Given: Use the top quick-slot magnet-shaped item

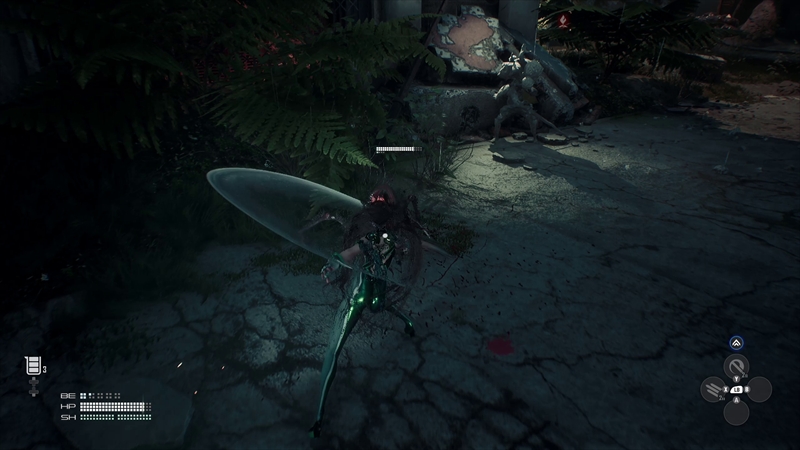Looking at the screenshot, I should pos(736,366).
